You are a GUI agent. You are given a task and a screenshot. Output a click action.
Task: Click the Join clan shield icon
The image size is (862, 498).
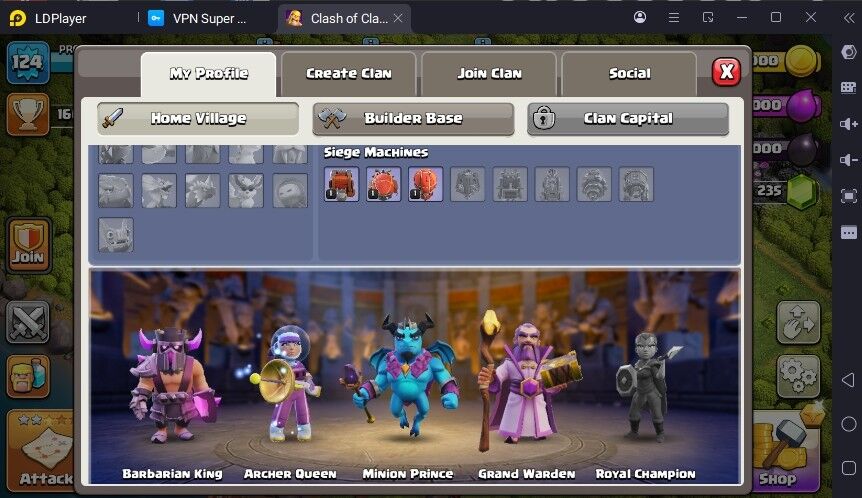pos(29,243)
